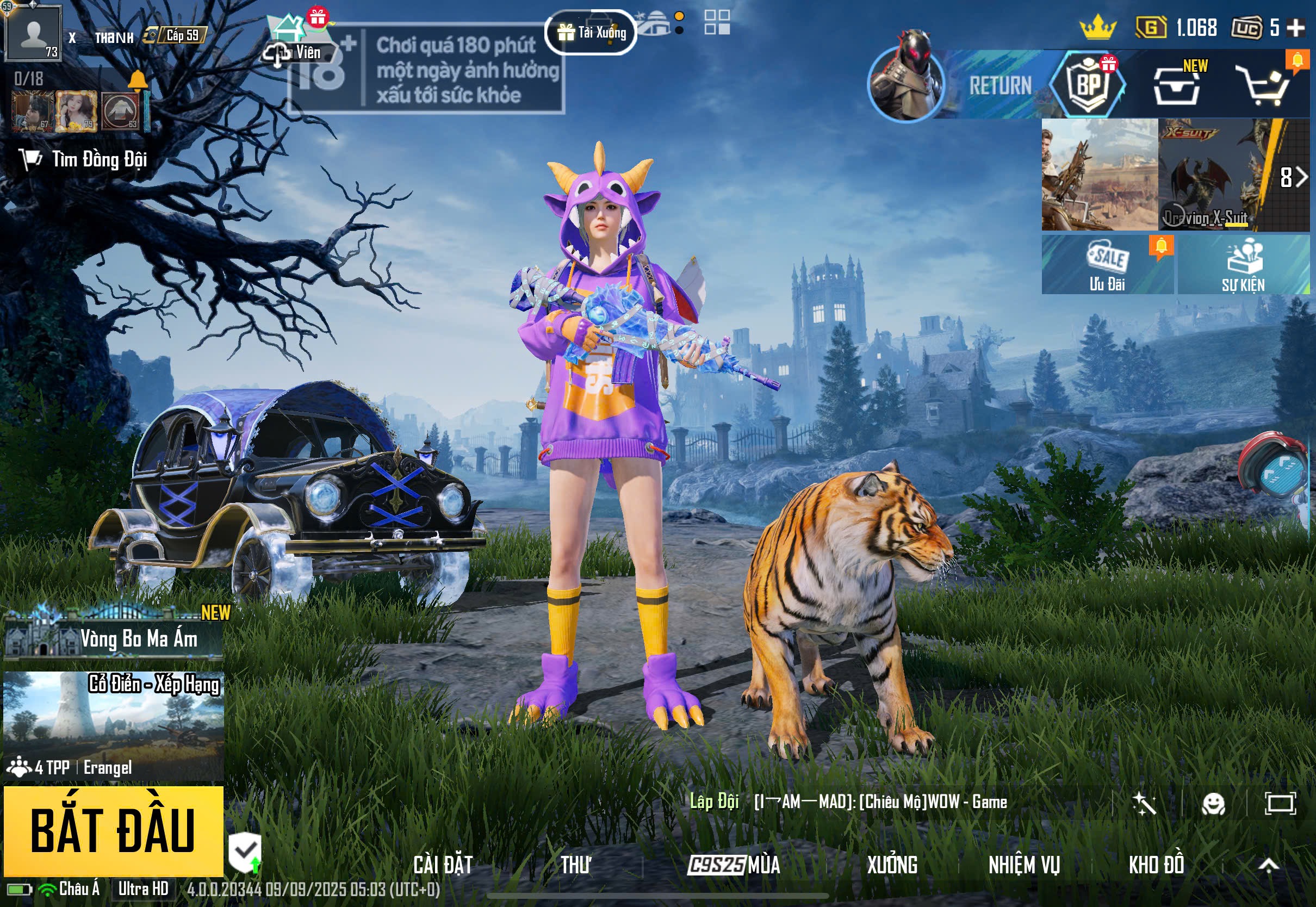Open the SỰ KIỆN events panel

pyautogui.click(x=1243, y=265)
